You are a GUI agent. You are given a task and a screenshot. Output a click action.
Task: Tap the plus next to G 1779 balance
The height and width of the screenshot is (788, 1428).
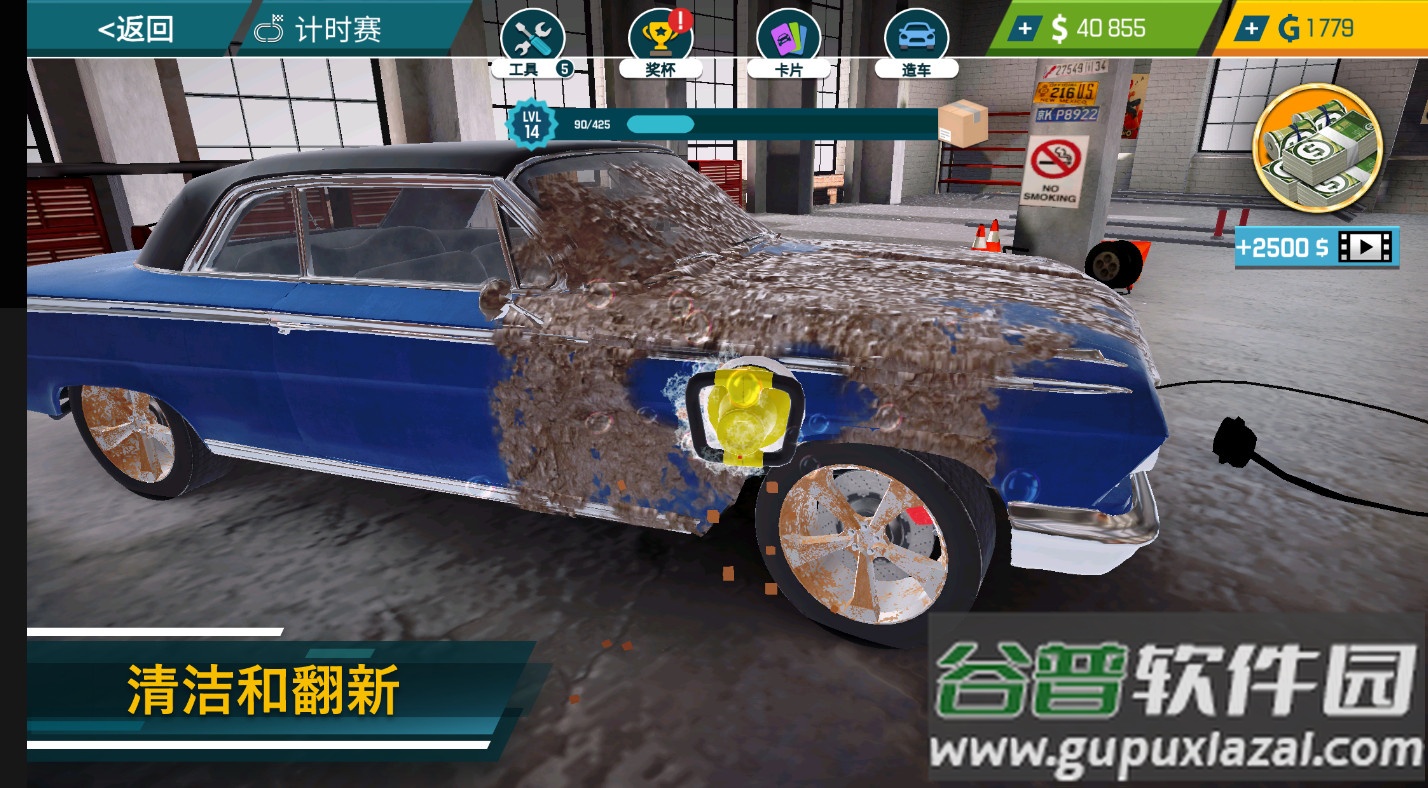1252,28
